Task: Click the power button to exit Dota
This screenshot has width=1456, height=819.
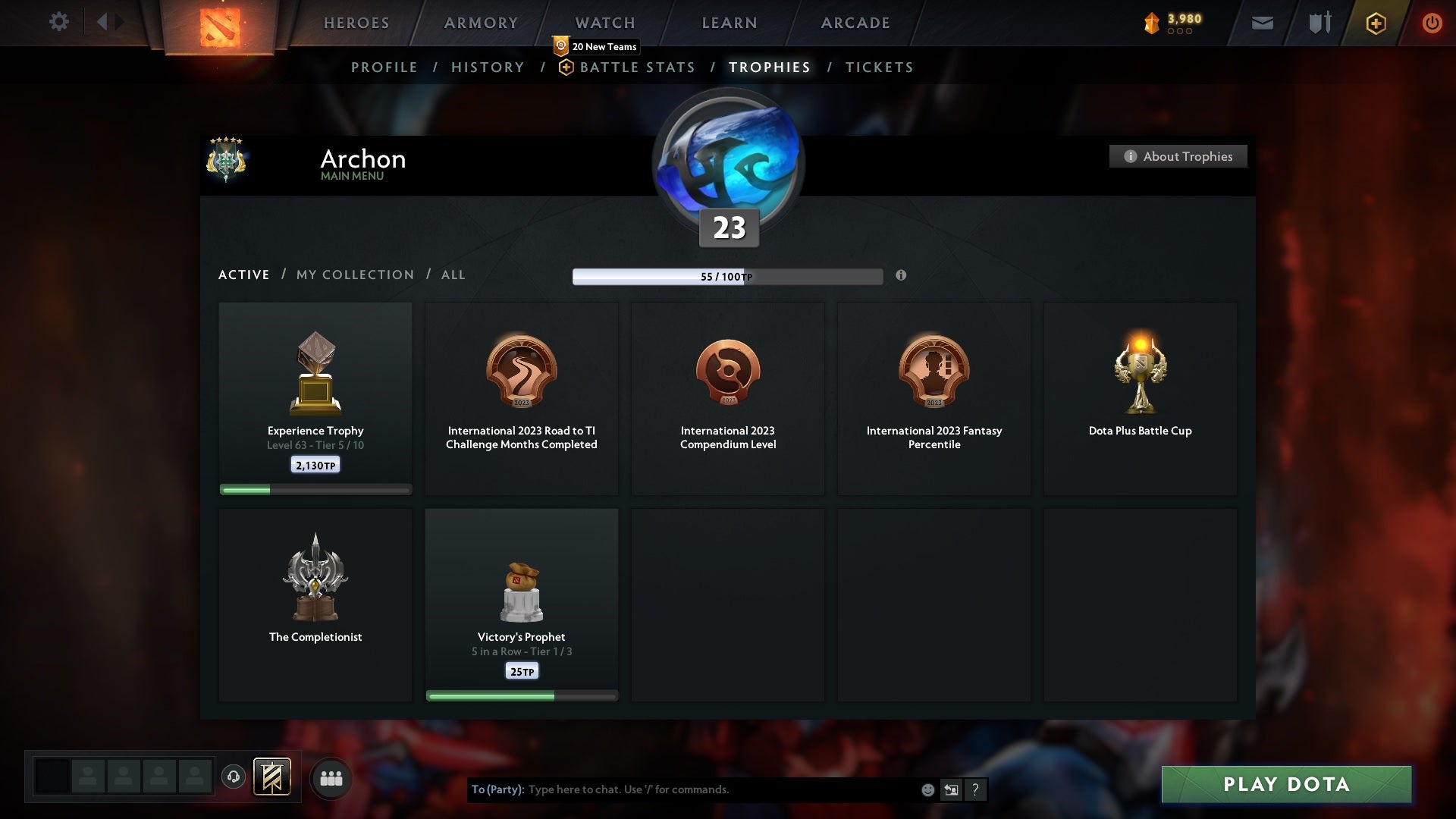Action: click(x=1433, y=23)
